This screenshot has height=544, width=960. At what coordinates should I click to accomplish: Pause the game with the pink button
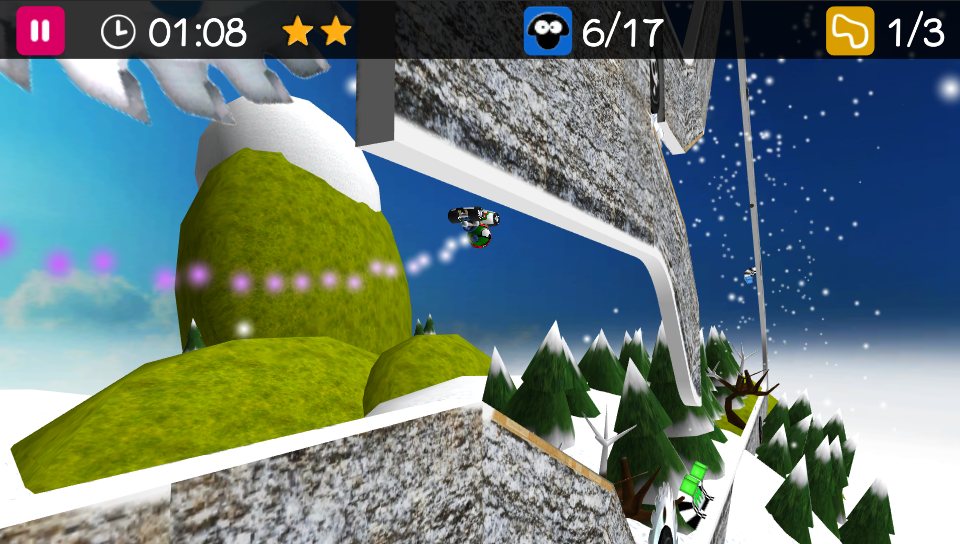(40, 31)
